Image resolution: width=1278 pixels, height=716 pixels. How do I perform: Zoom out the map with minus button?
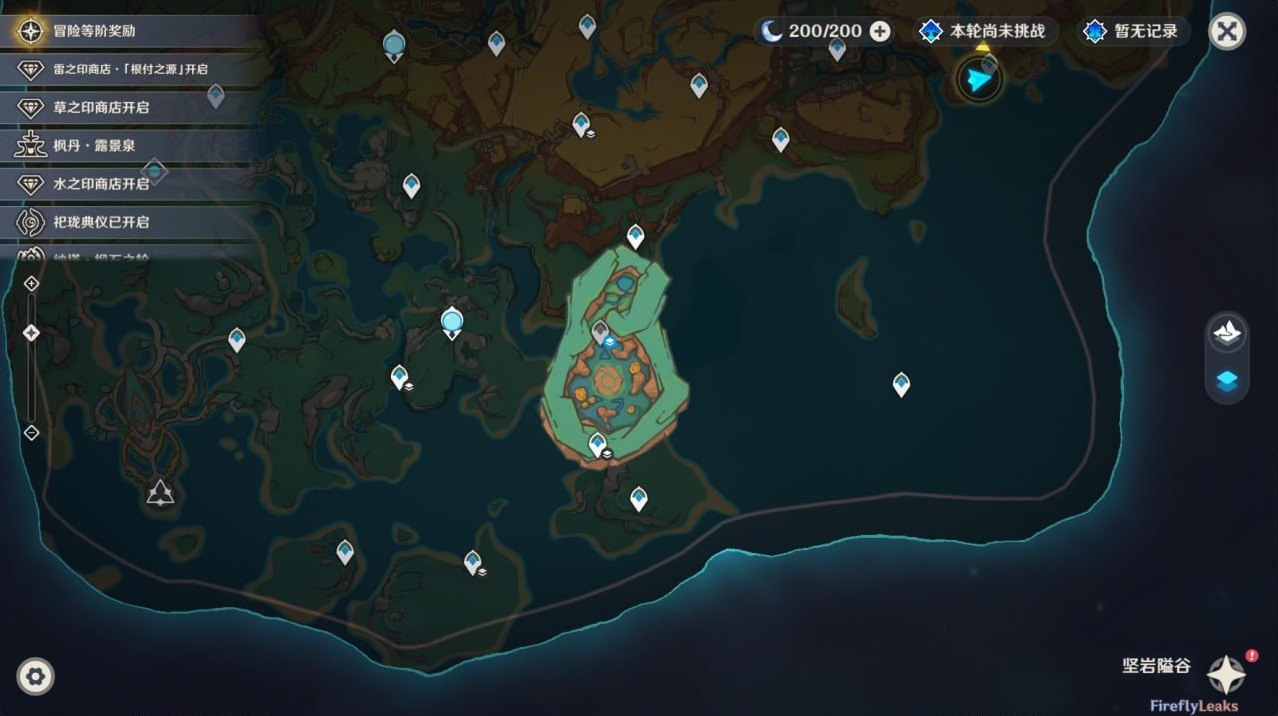tap(31, 433)
